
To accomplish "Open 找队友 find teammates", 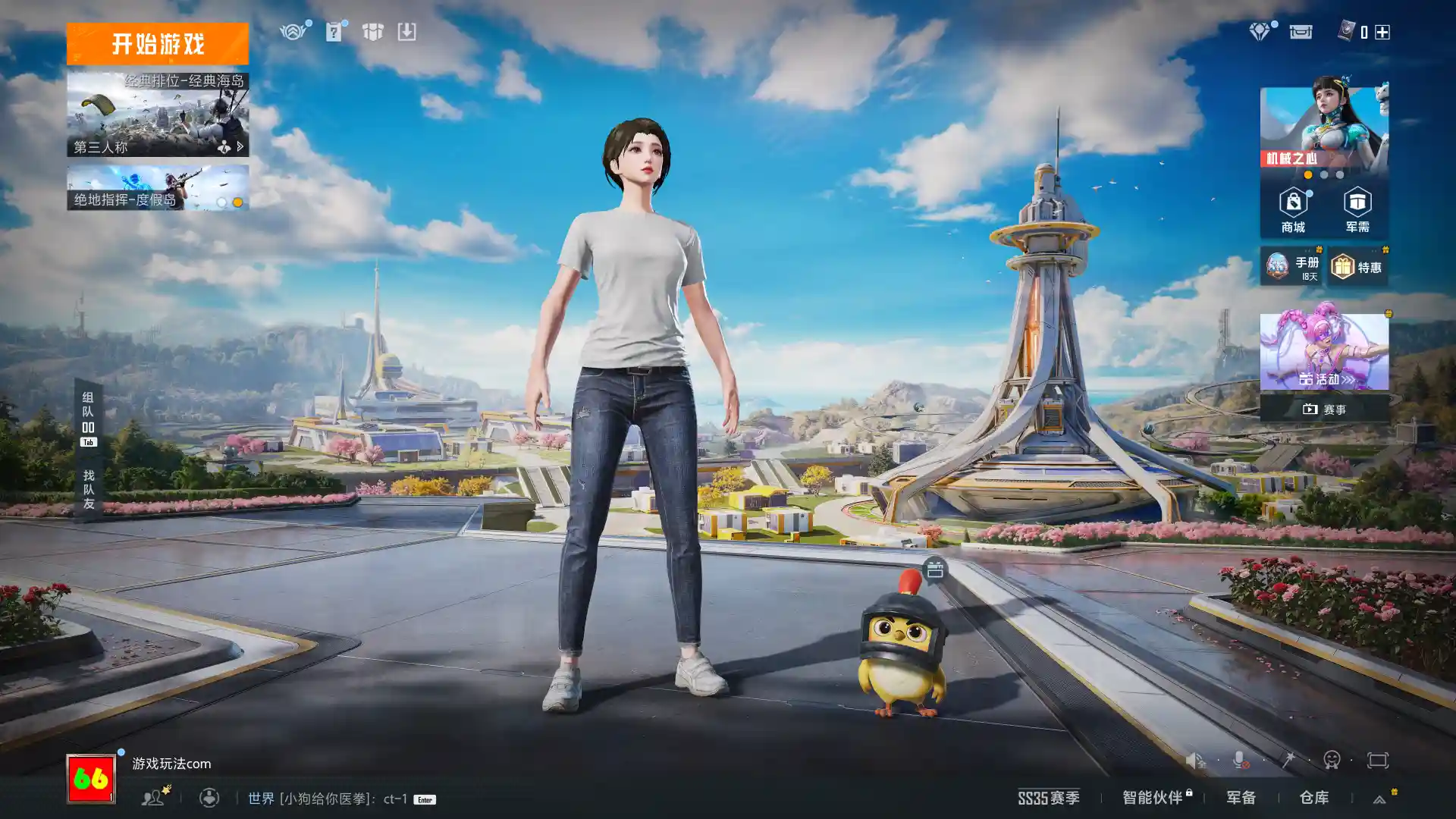I will [88, 489].
